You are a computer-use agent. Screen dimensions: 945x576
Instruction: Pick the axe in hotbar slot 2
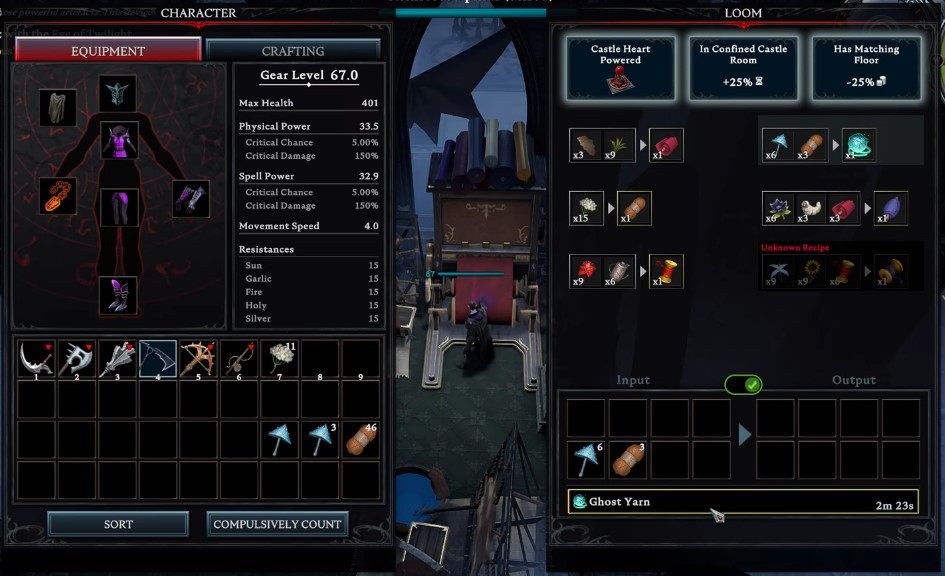(x=77, y=359)
